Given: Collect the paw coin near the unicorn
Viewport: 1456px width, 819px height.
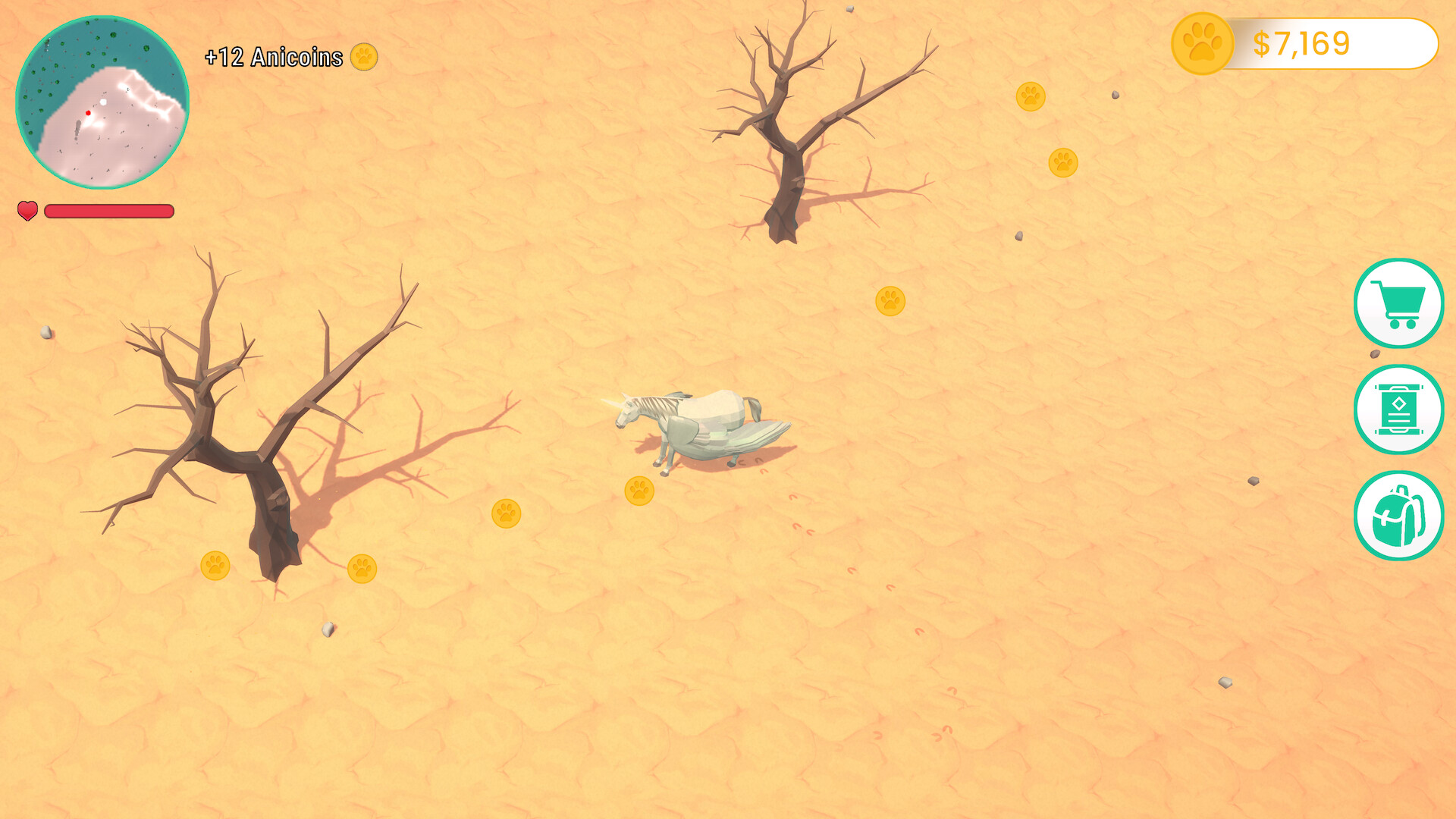Looking at the screenshot, I should point(639,491).
